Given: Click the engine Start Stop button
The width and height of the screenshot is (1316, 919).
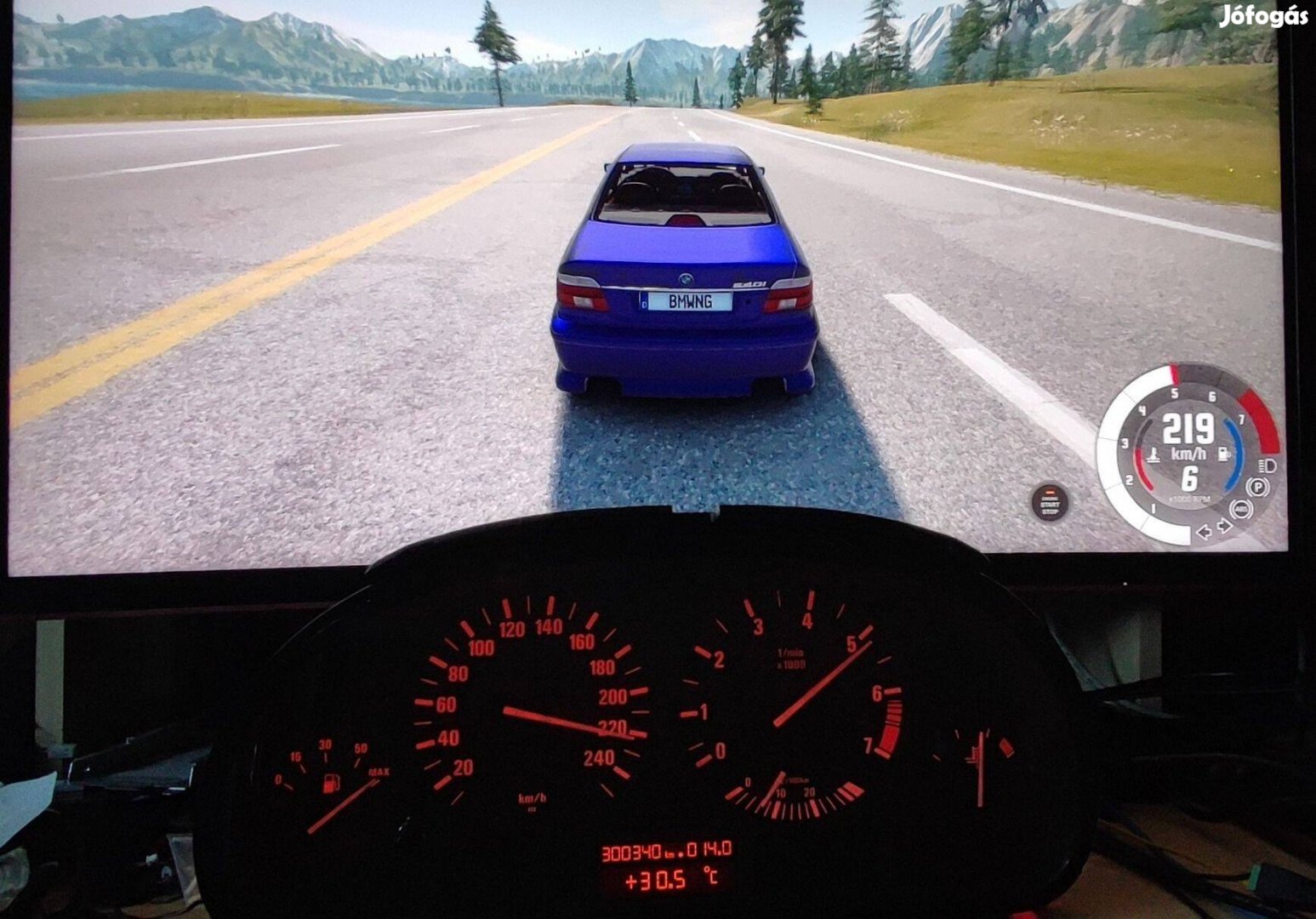Looking at the screenshot, I should pos(1049,502).
